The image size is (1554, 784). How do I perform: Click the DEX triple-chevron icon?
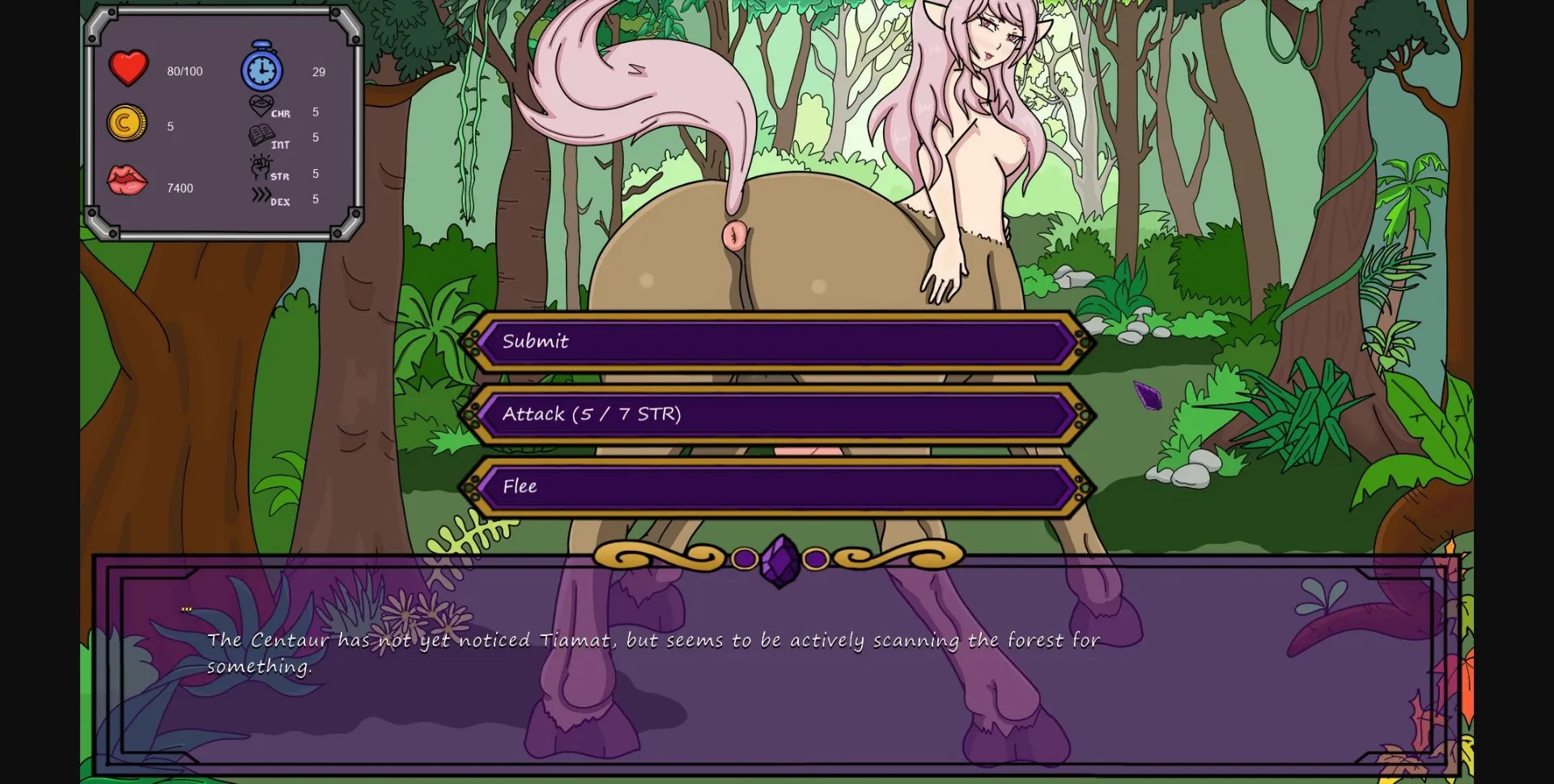(261, 197)
